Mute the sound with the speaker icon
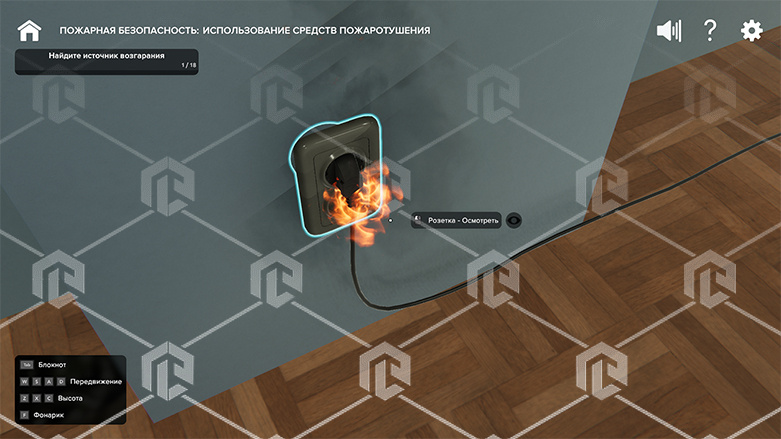Viewport: 781px width, 439px height. point(668,31)
